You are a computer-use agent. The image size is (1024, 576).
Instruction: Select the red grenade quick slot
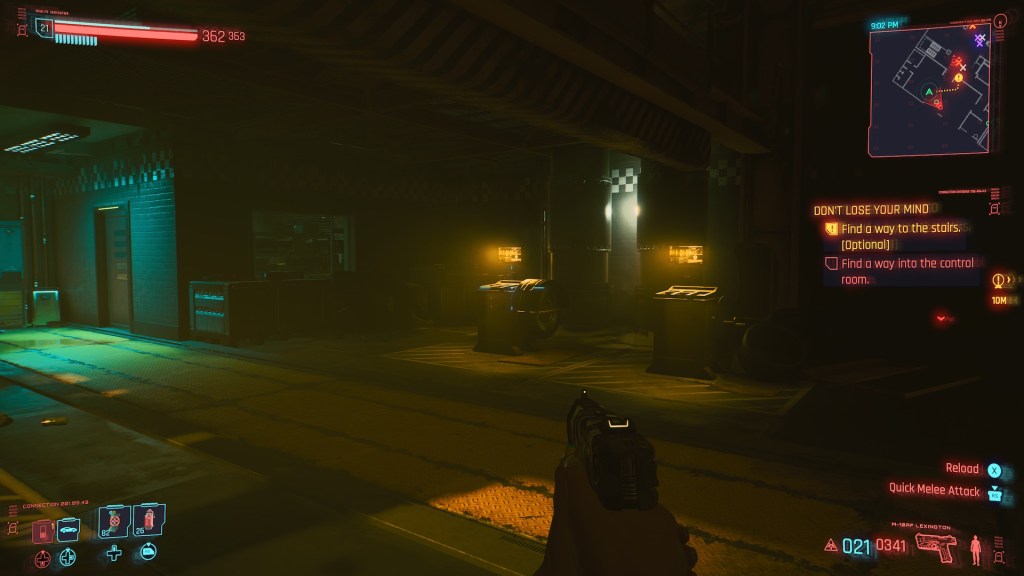[148, 520]
